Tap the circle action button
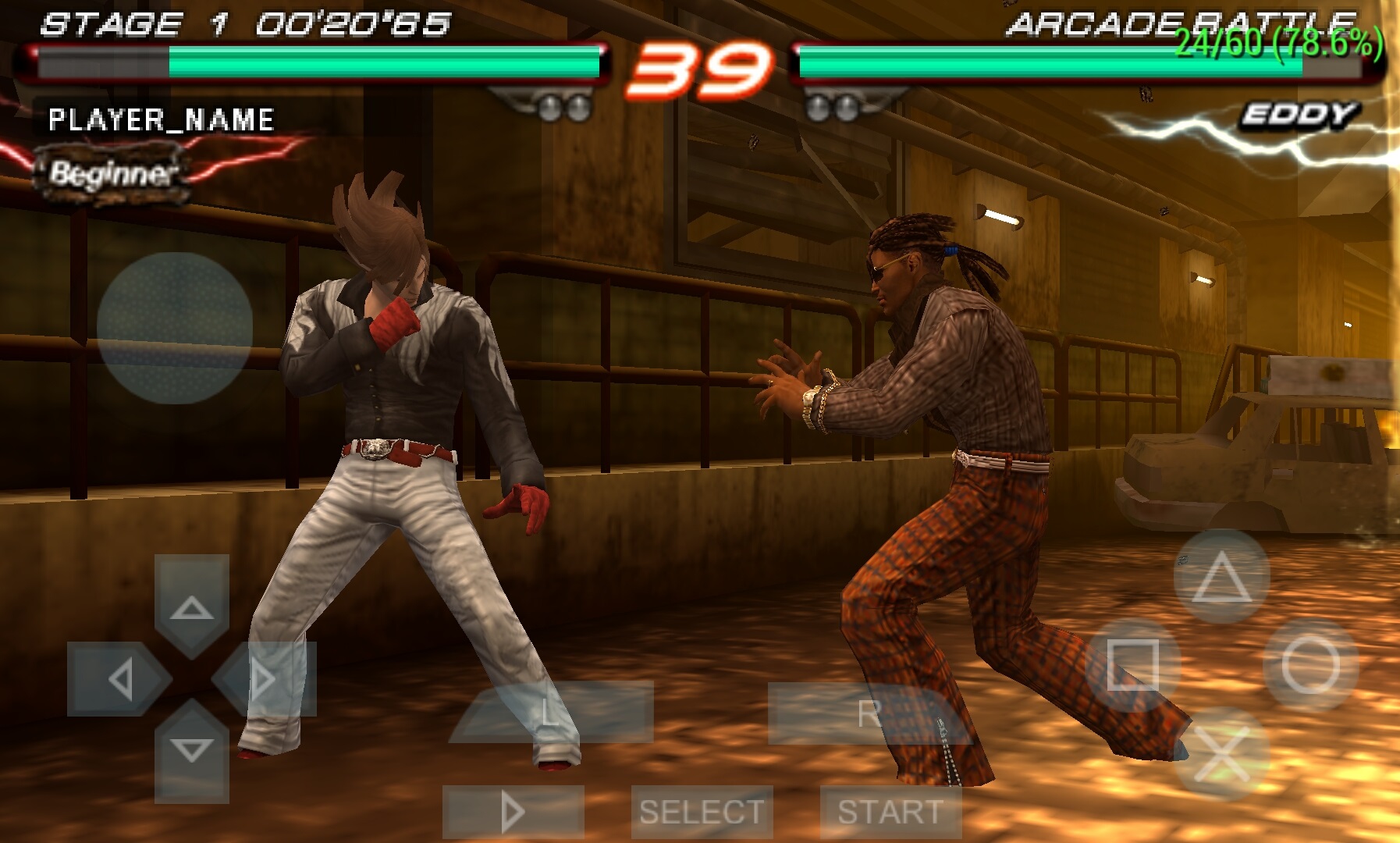Viewport: 1400px width, 843px height. pyautogui.click(x=1310, y=665)
